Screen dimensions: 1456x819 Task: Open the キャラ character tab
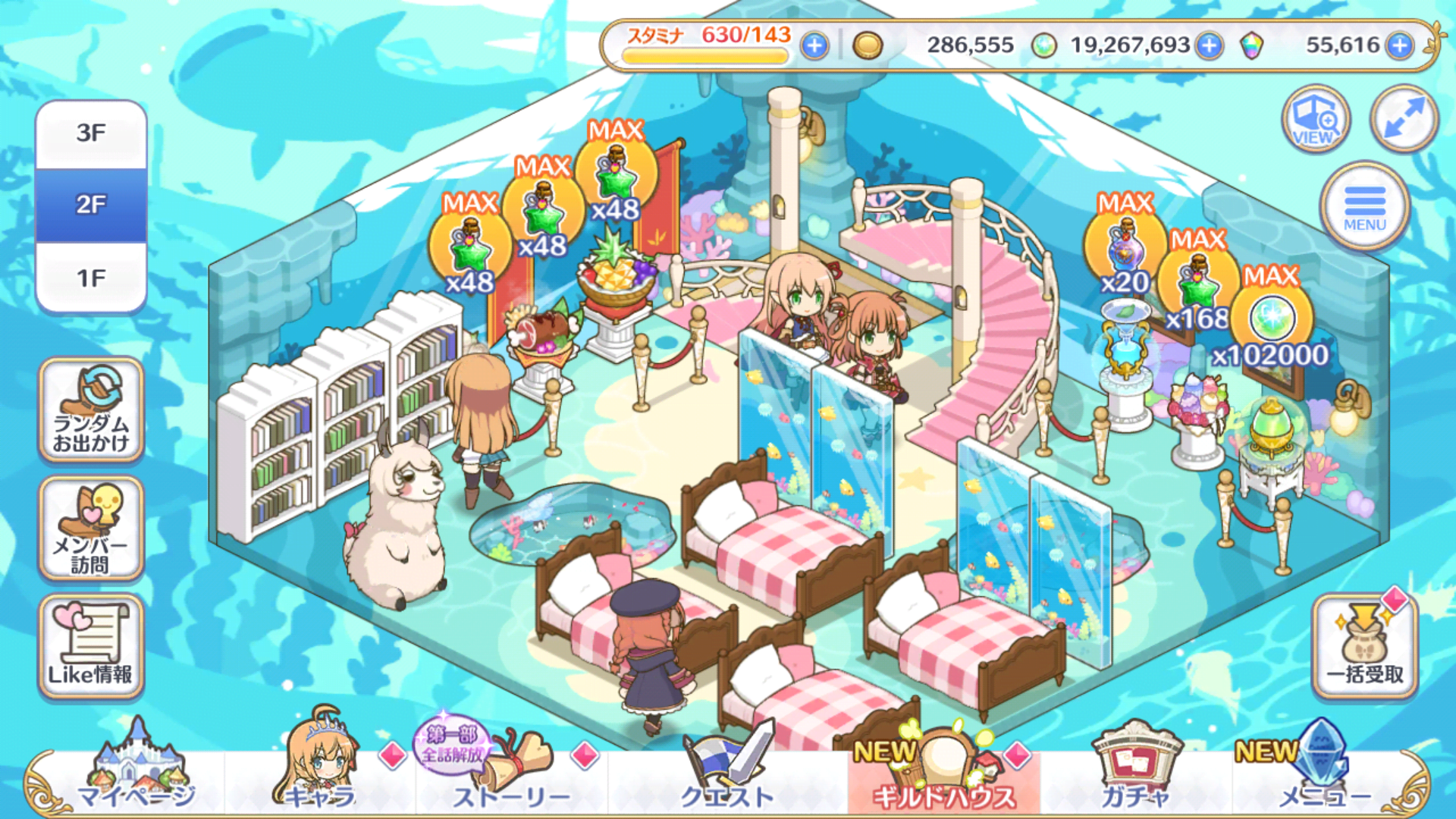(320, 773)
